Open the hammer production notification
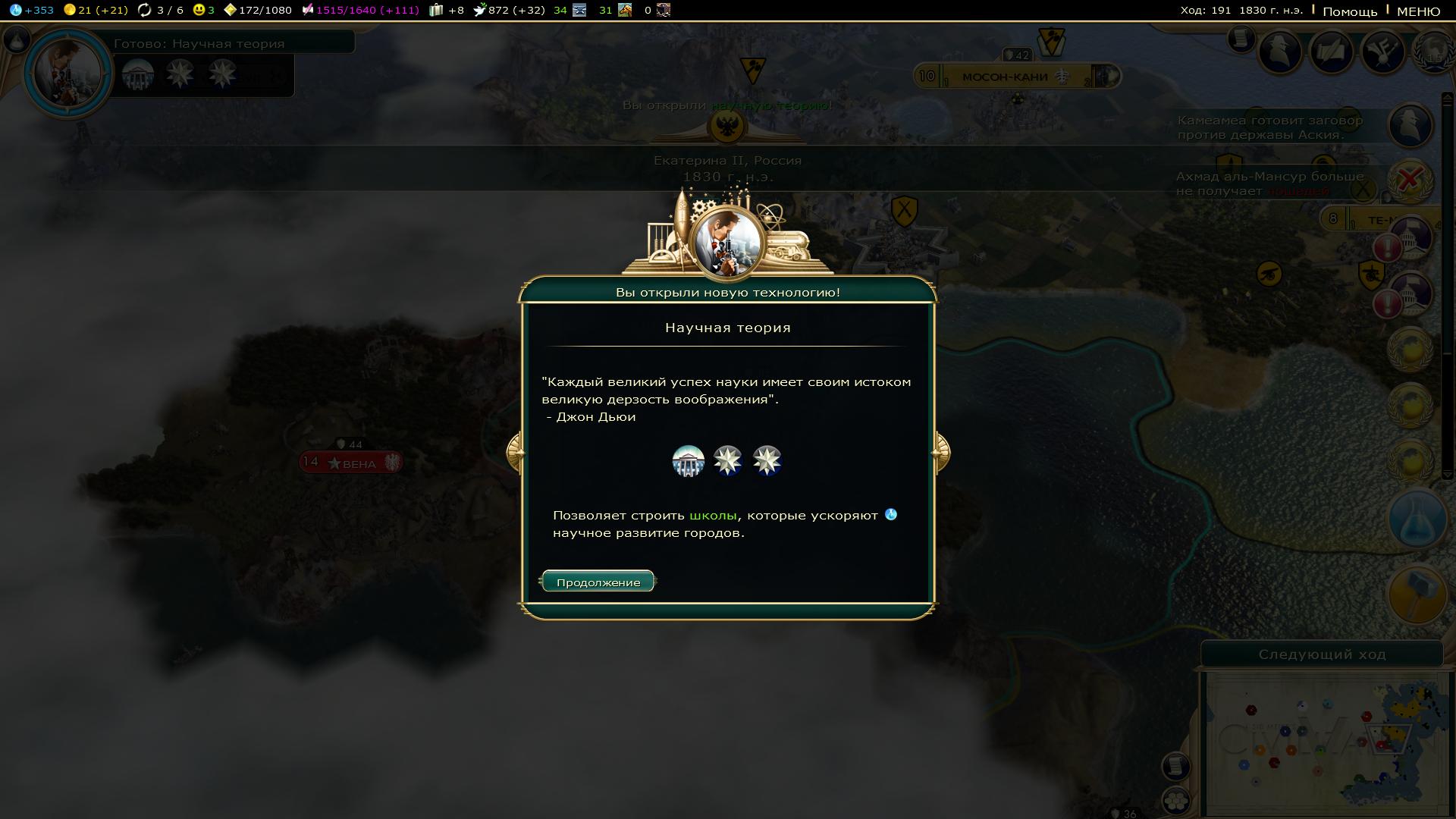Viewport: 1456px width, 819px height. [1417, 595]
